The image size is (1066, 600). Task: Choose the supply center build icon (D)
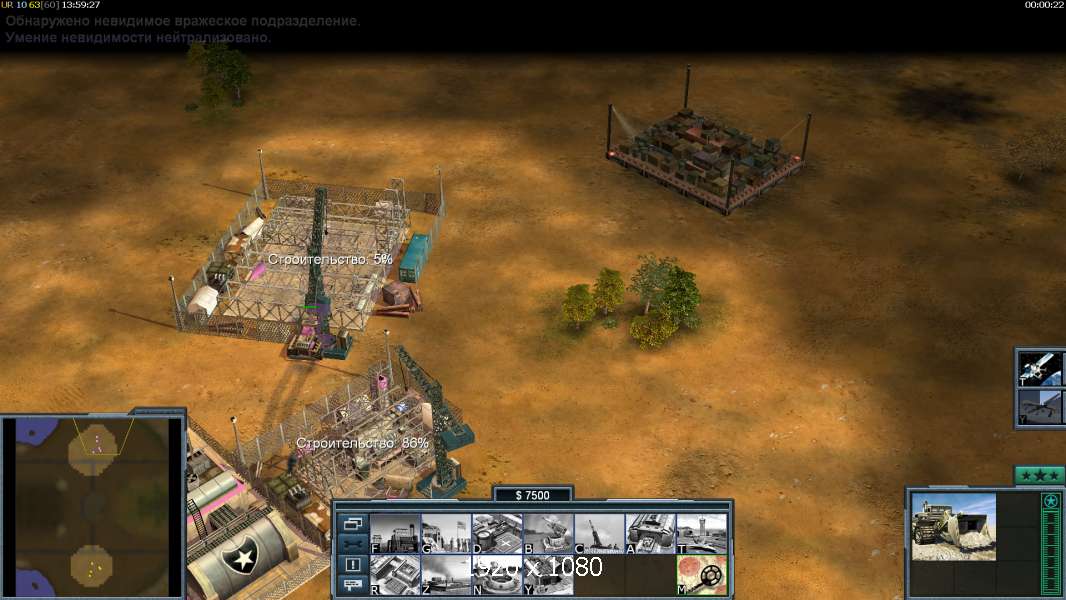click(x=497, y=534)
